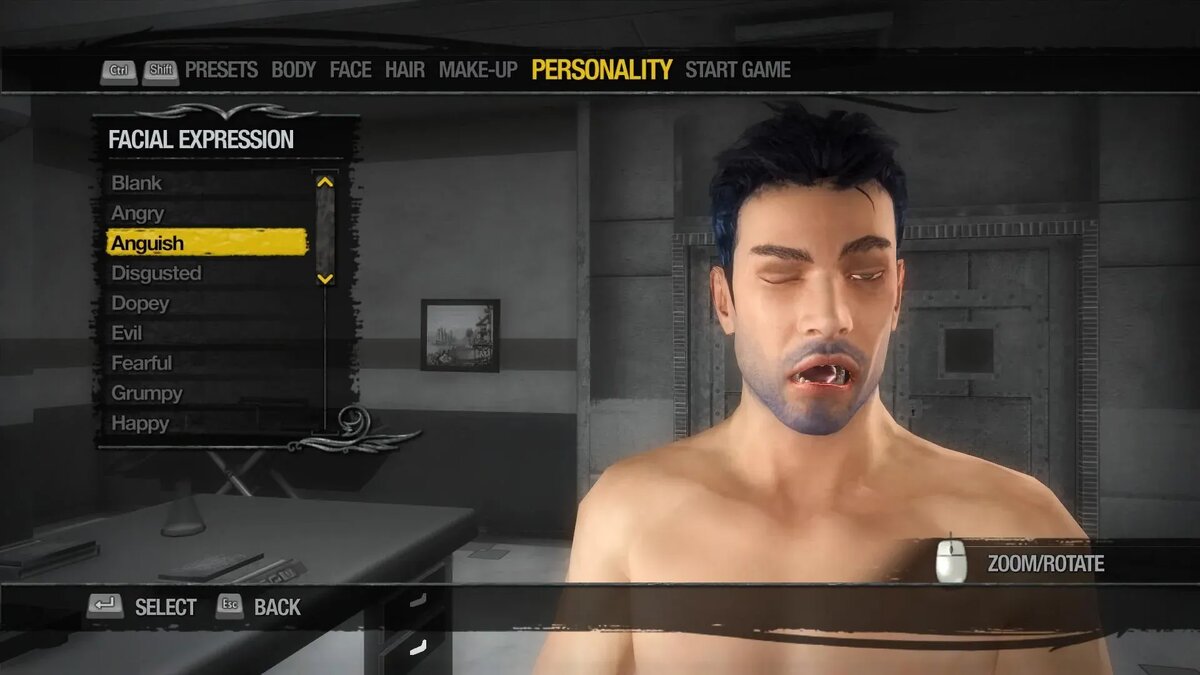The width and height of the screenshot is (1200, 675).
Task: Click Start Game in the top bar
Action: tap(738, 70)
